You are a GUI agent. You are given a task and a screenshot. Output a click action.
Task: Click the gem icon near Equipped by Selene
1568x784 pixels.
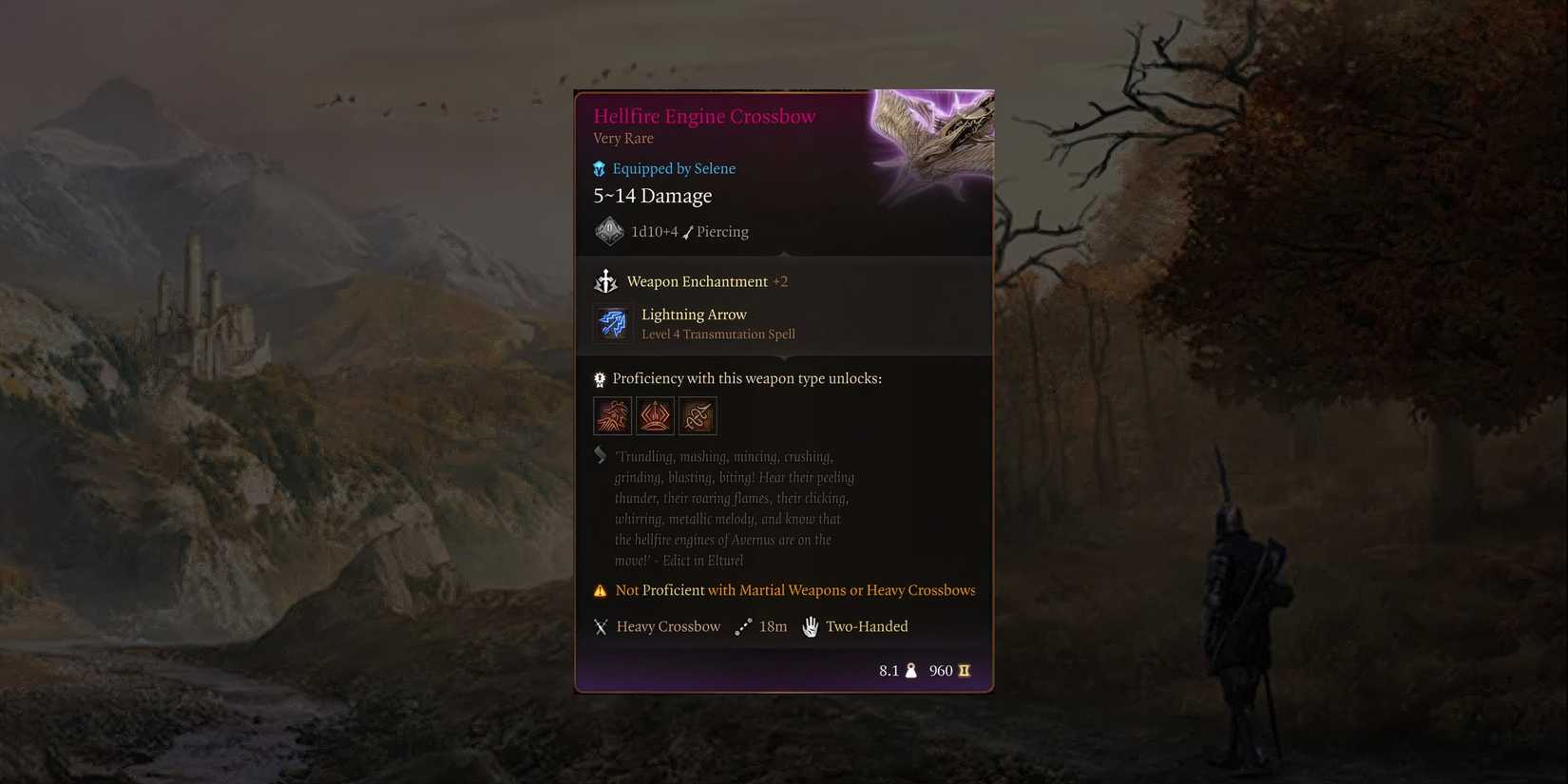(599, 168)
